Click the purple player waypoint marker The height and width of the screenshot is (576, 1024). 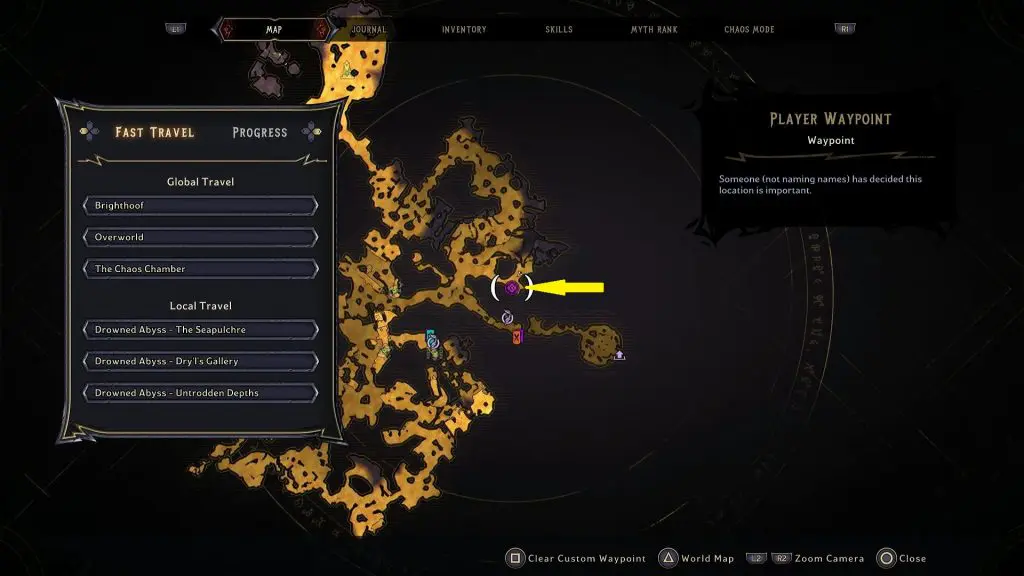point(511,288)
